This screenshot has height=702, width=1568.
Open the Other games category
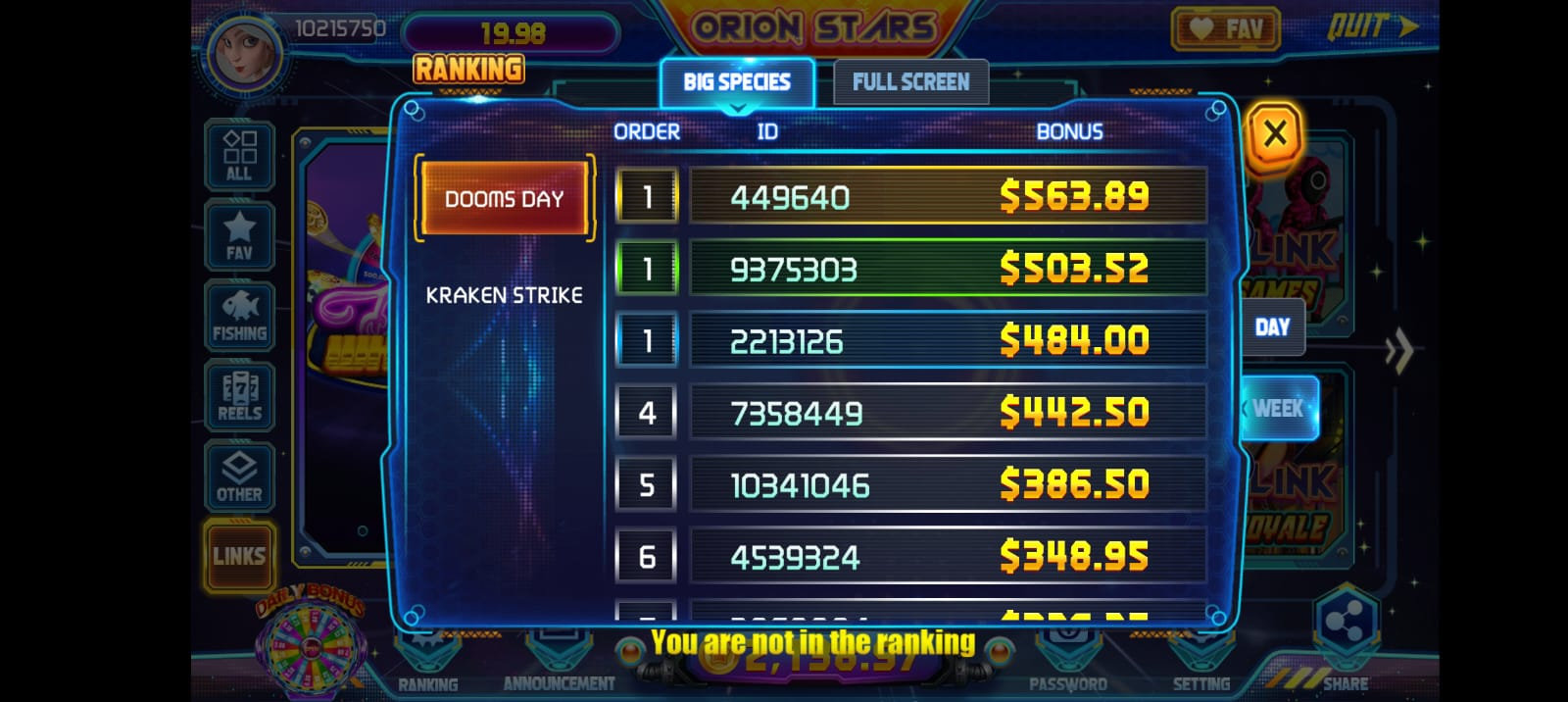click(239, 476)
